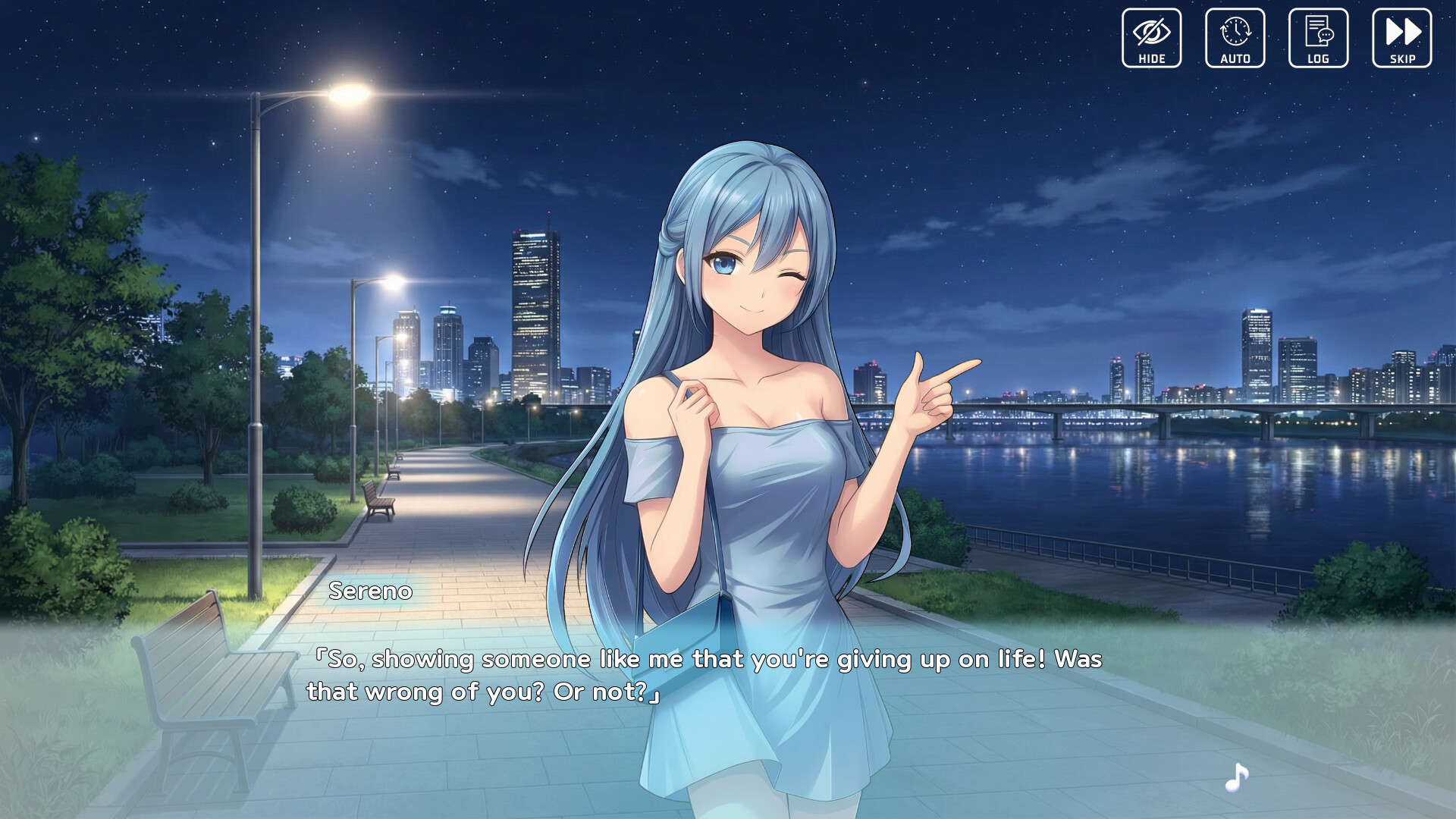Activate the SKIP fast-forward button
The width and height of the screenshot is (1456, 819).
[x=1401, y=38]
